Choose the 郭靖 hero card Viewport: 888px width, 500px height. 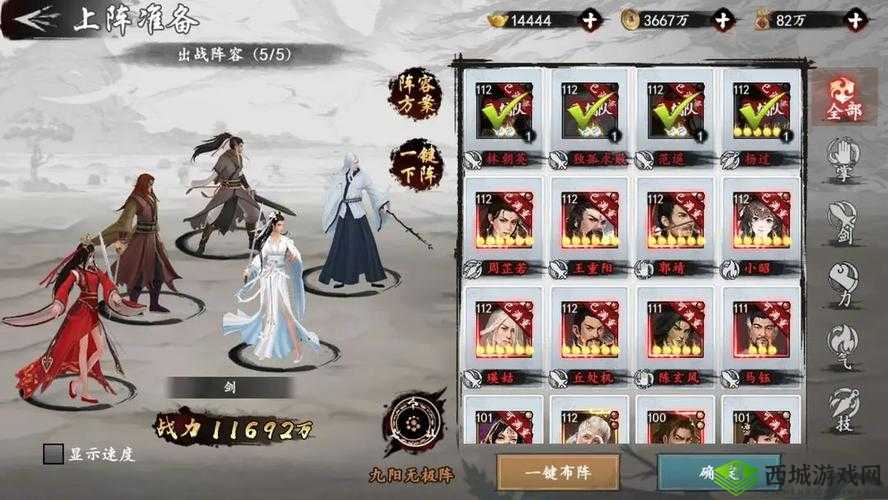tap(675, 220)
